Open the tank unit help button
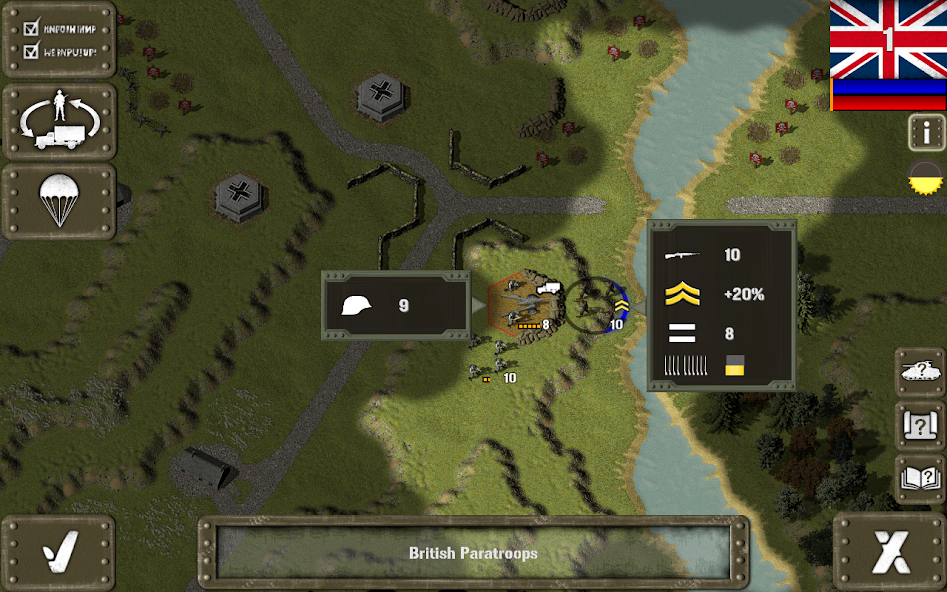Viewport: 947px width, 592px height. pyautogui.click(x=920, y=372)
